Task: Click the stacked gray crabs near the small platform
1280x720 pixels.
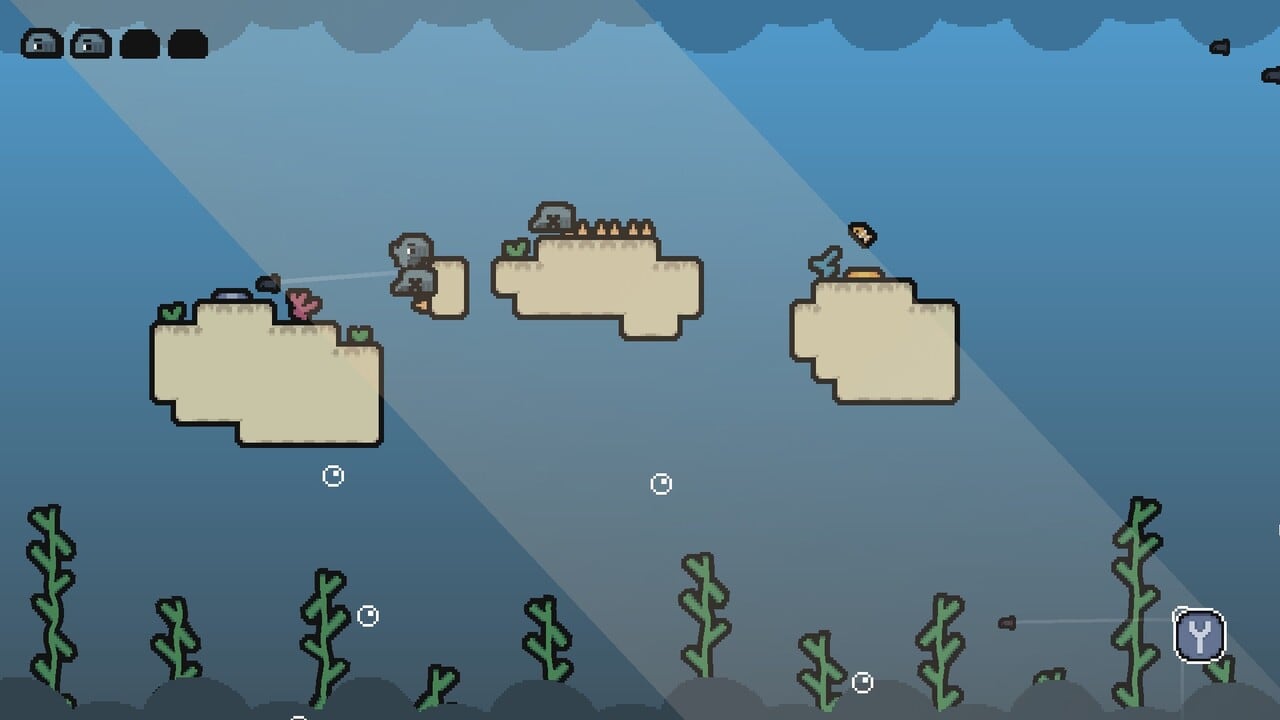Action: point(414,265)
